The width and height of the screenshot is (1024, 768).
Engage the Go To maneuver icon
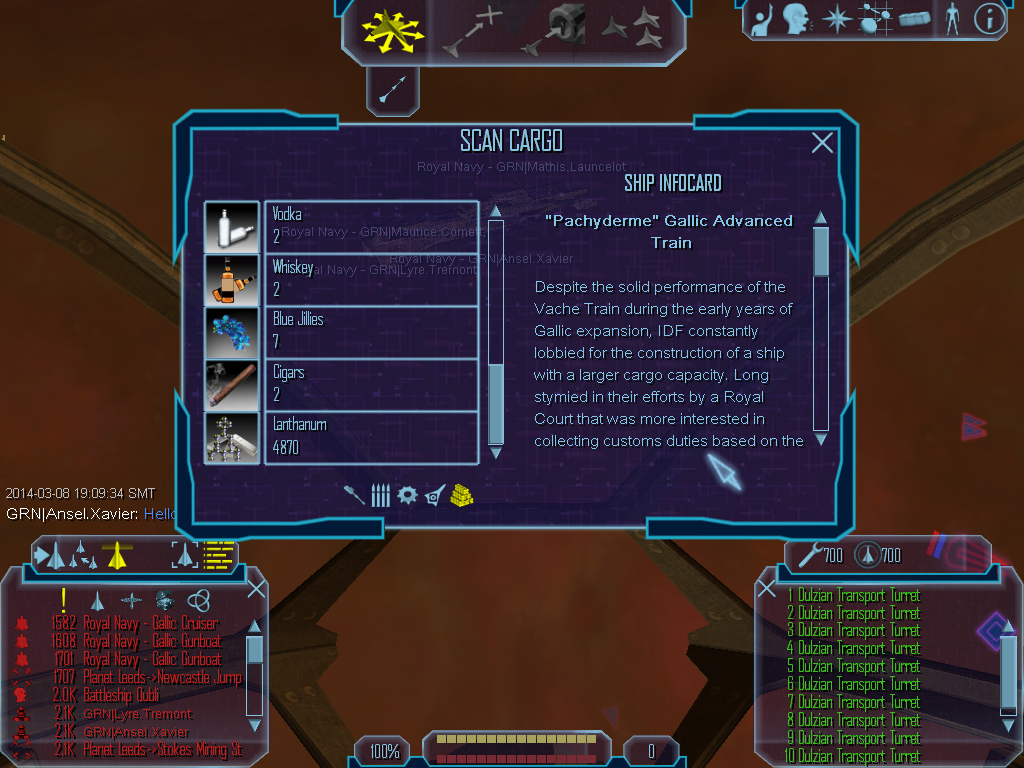coord(471,32)
